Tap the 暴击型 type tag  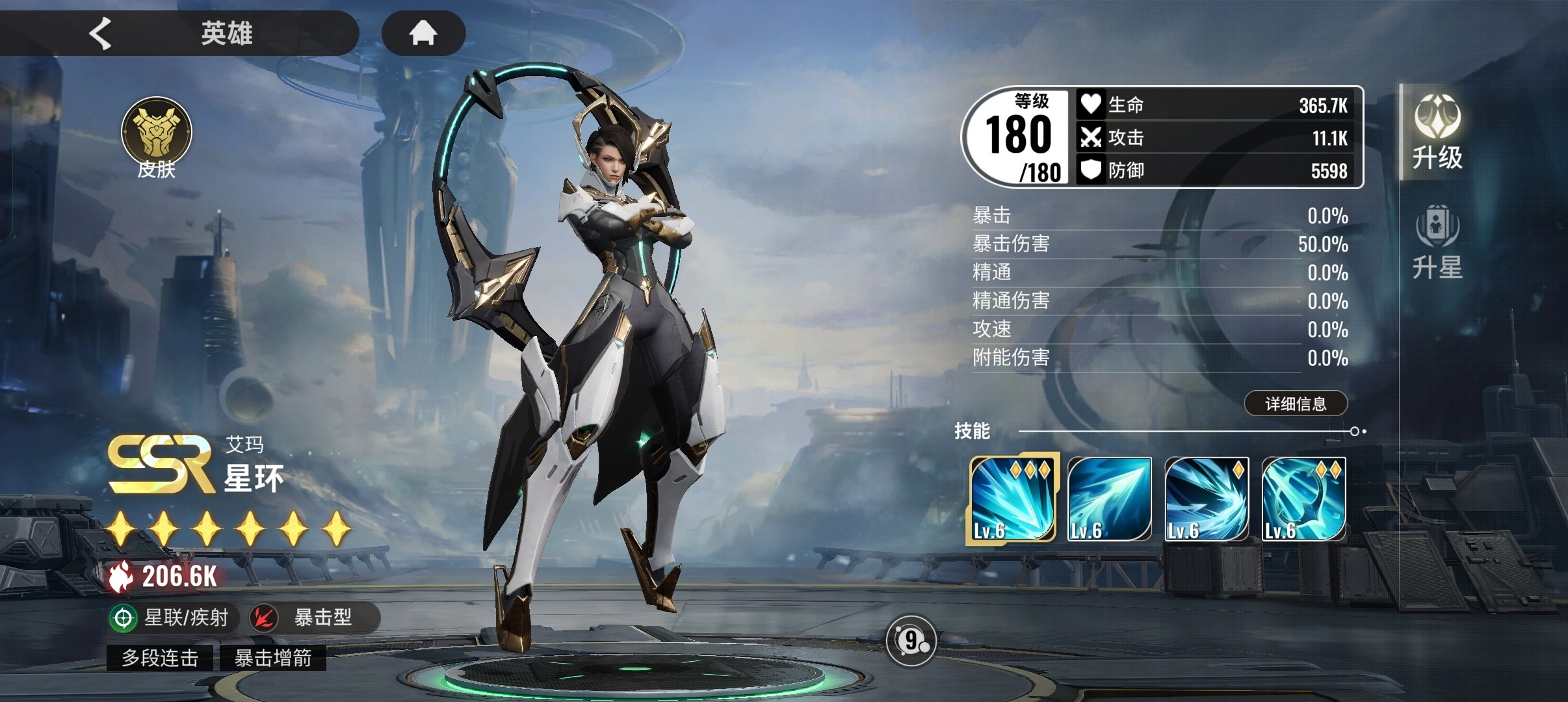click(310, 617)
